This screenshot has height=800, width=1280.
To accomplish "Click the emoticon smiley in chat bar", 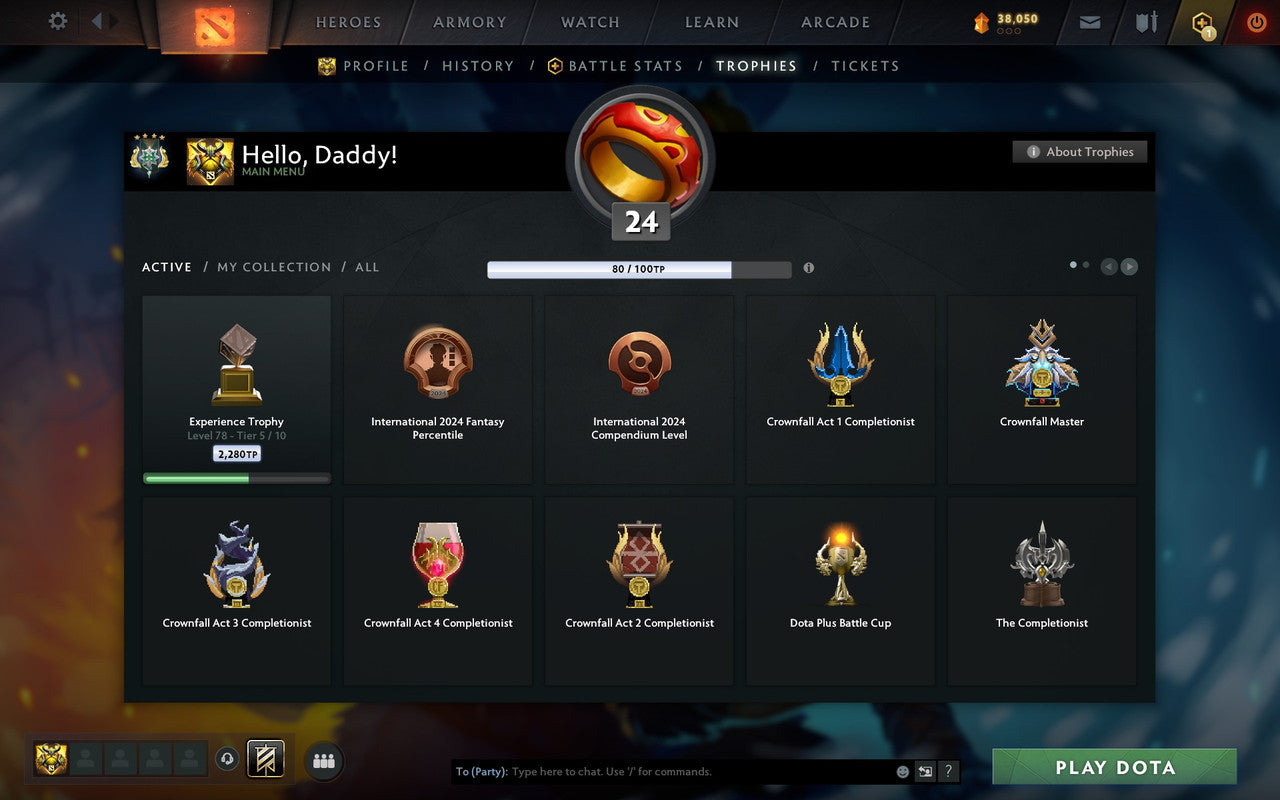I will pos(901,771).
